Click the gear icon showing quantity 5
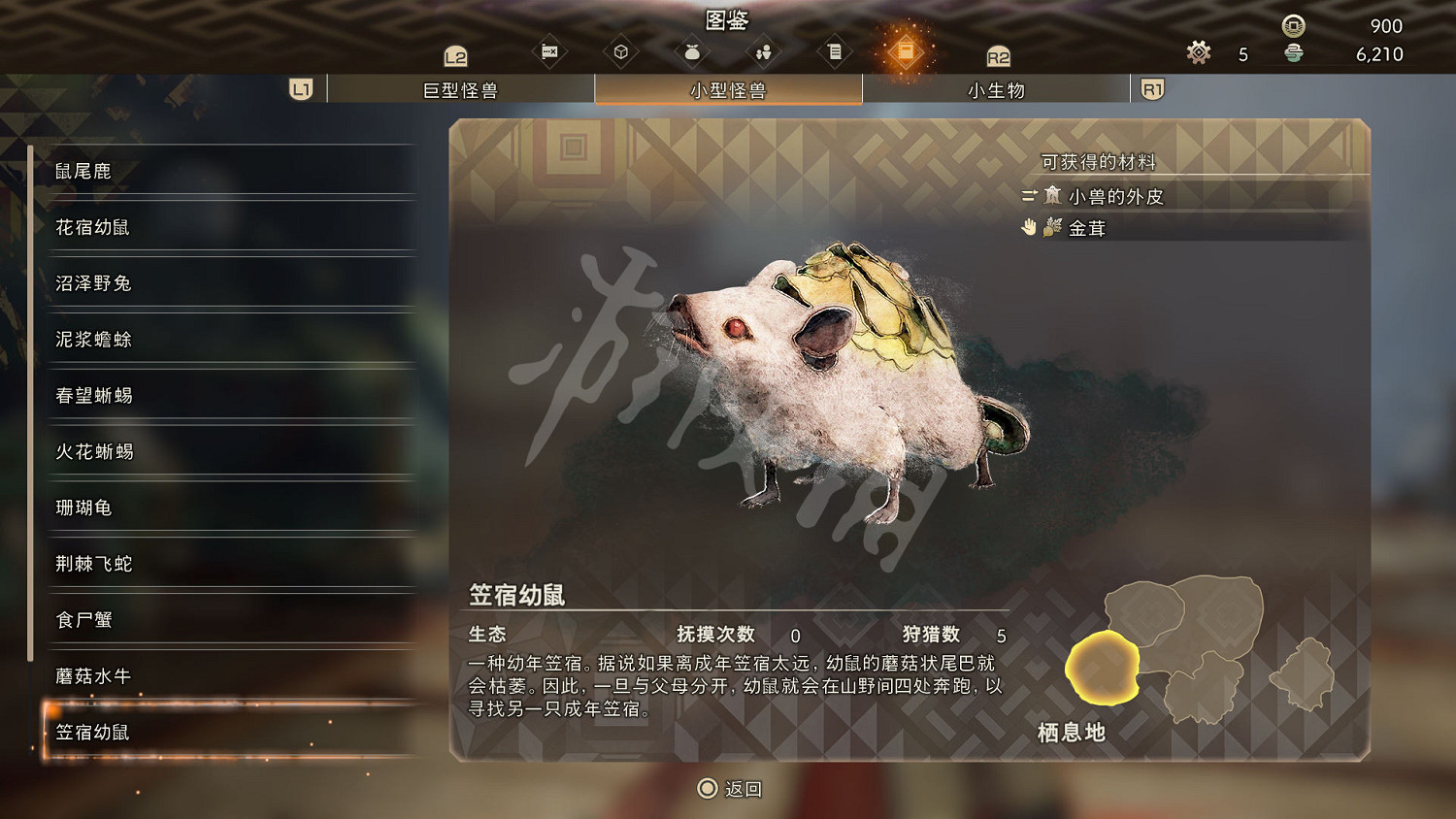 point(1198,53)
